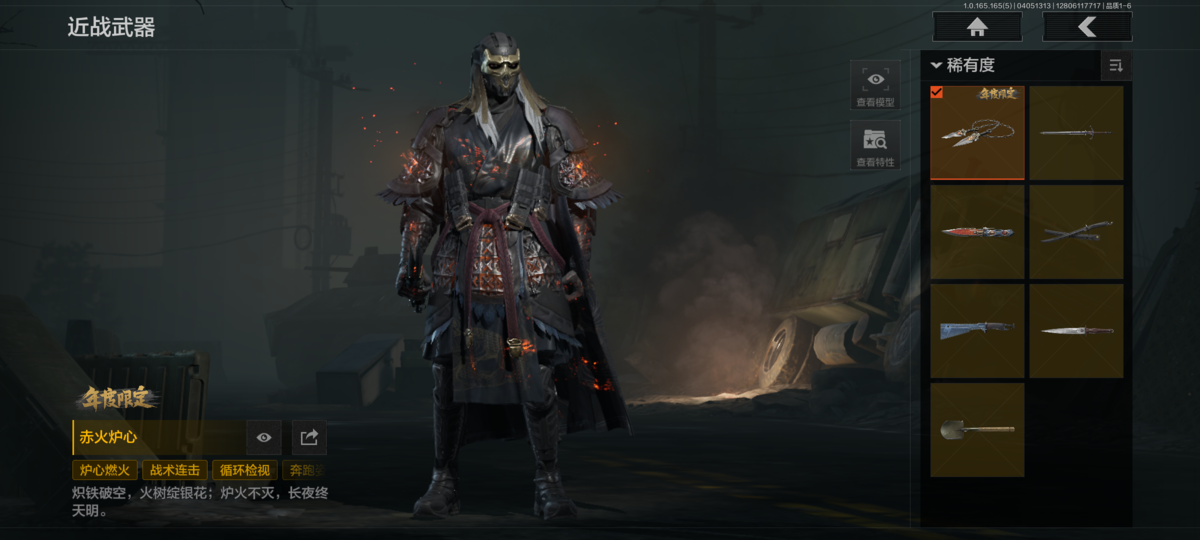The height and width of the screenshot is (540, 1200).
Task: Choose the long thin dark sword skin
Action: 1076,133
